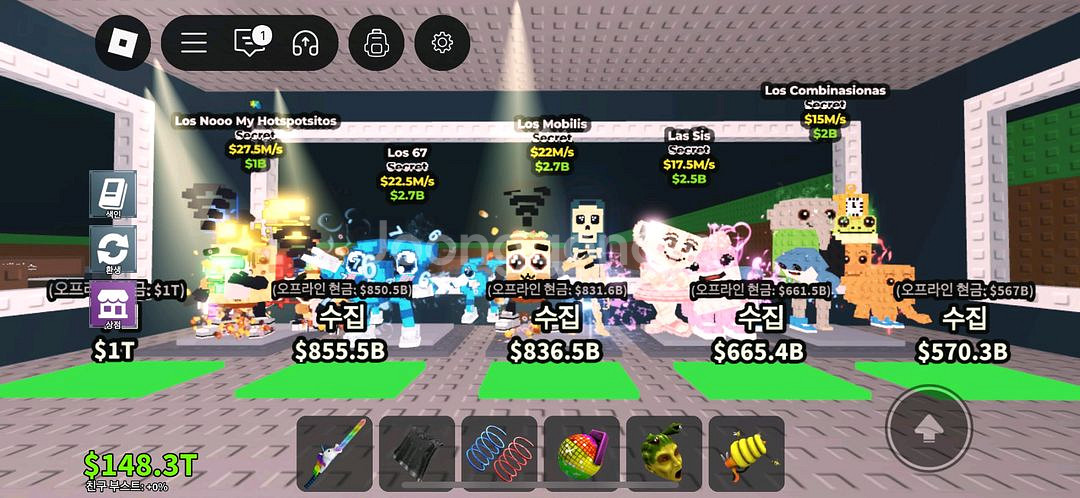Select the yellow bee hive launcher
1080x498 pixels.
coord(745,452)
